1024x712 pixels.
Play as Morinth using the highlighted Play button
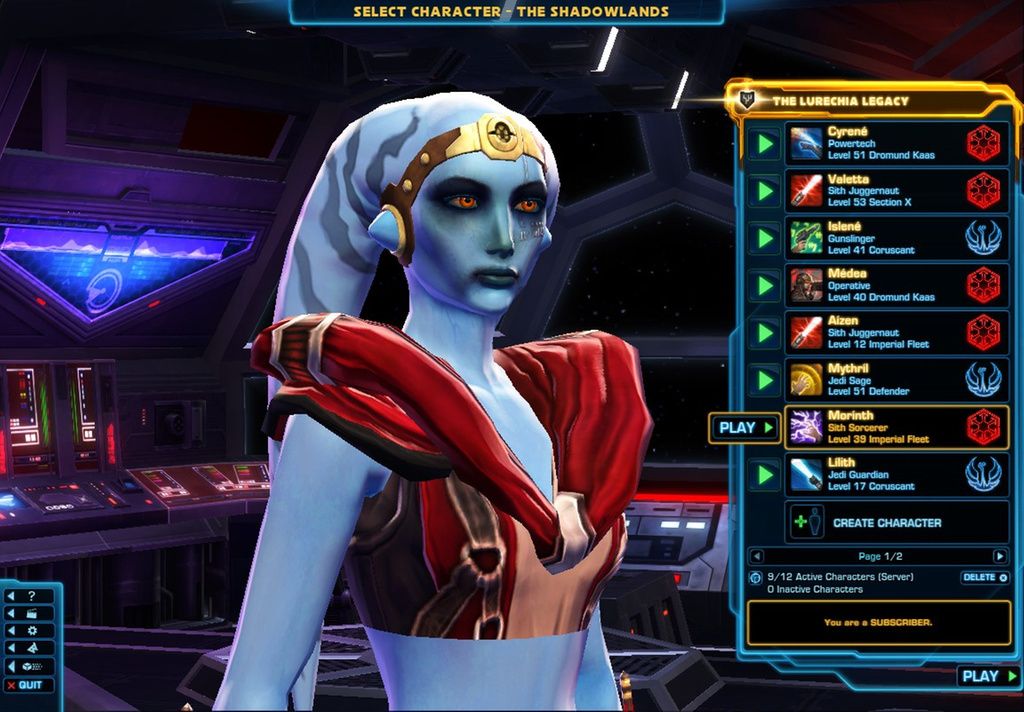click(x=745, y=427)
